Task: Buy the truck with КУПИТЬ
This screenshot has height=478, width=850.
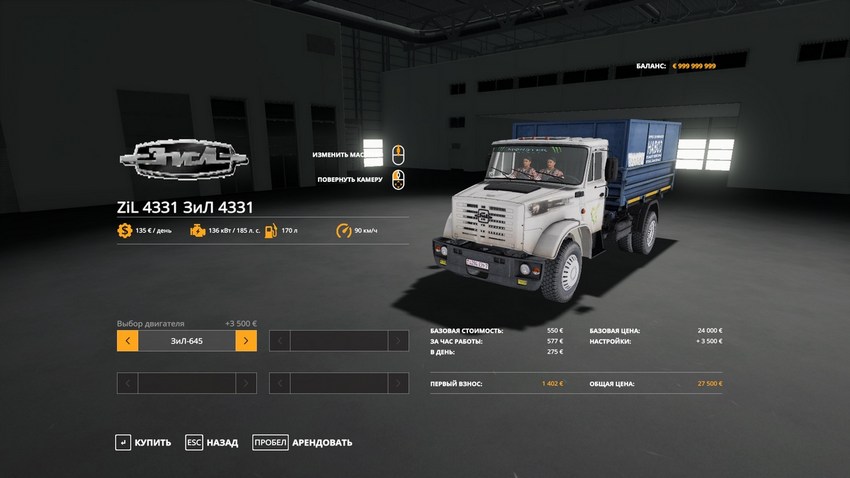Action: [143, 442]
